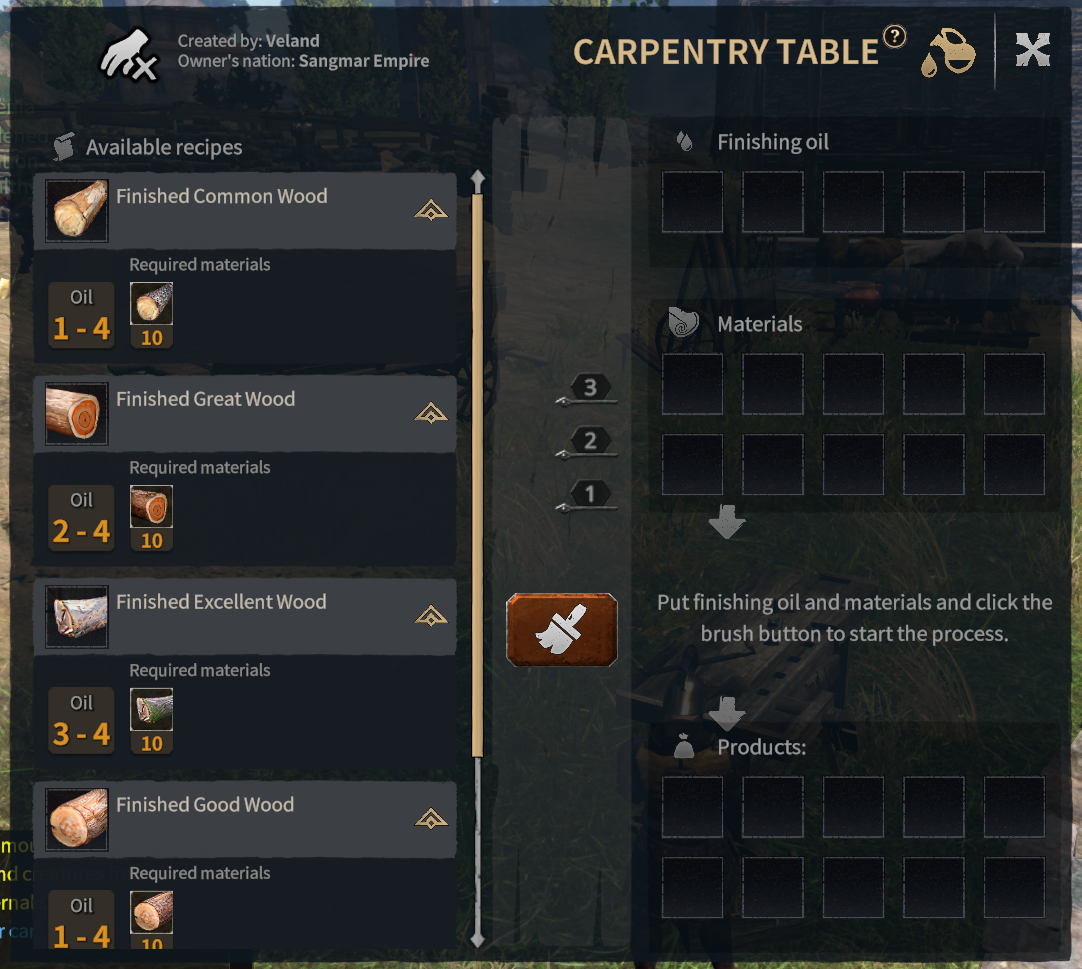Pick the Finished Excellent Wood recipe
This screenshot has height=969, width=1082.
(x=221, y=603)
